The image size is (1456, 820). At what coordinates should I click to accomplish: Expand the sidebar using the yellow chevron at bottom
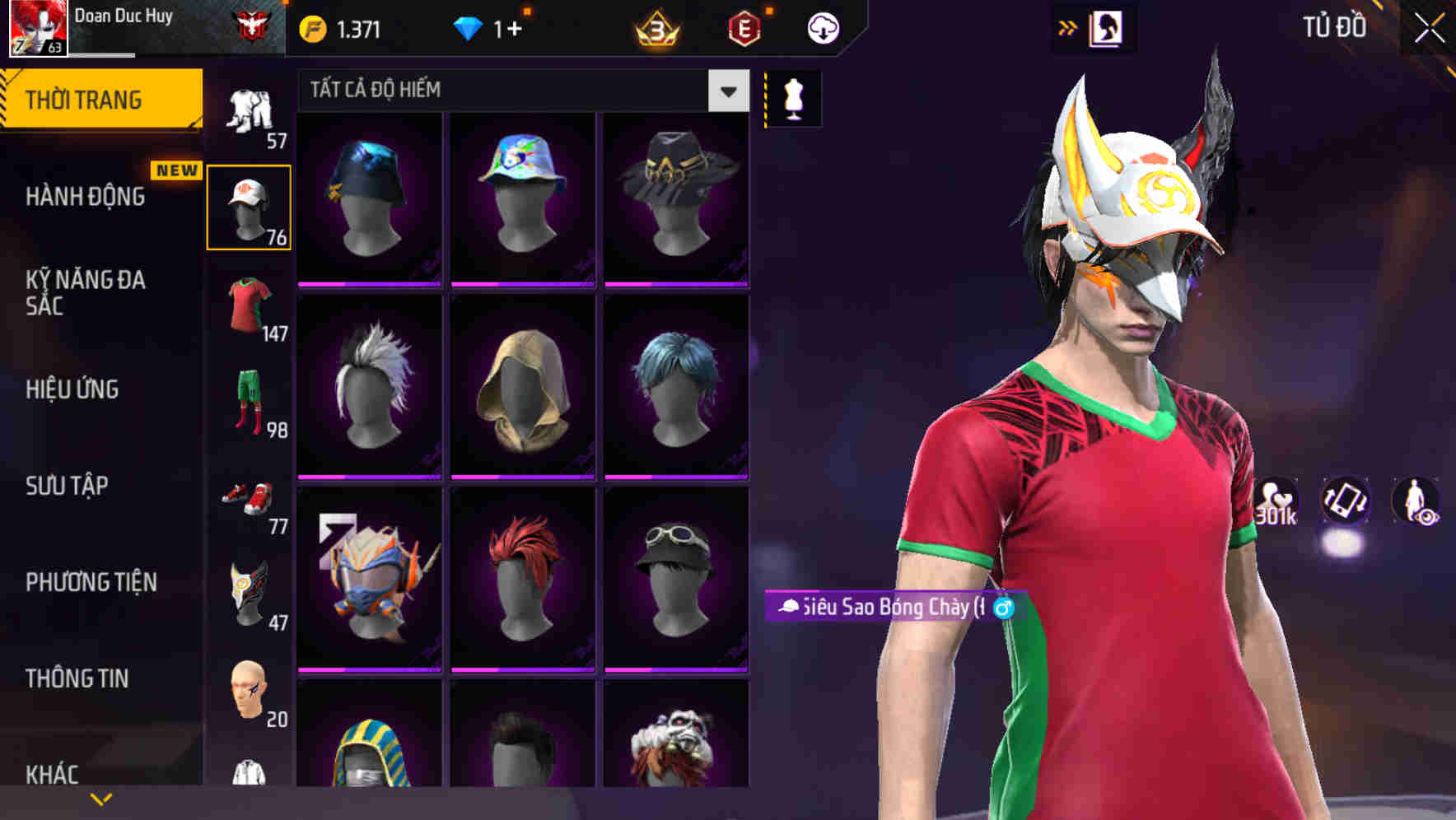(101, 797)
